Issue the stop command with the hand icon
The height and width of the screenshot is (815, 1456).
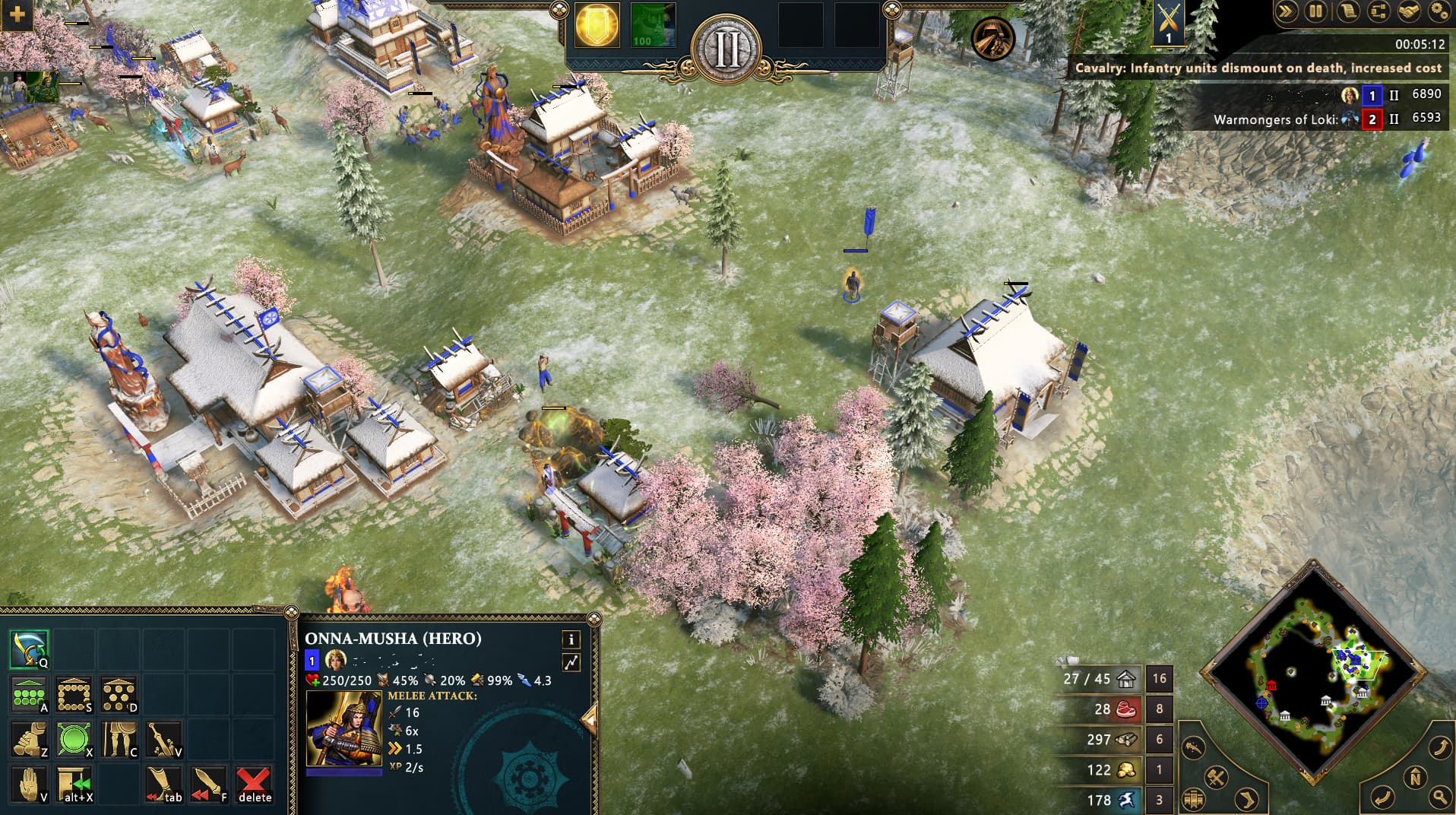(x=30, y=784)
